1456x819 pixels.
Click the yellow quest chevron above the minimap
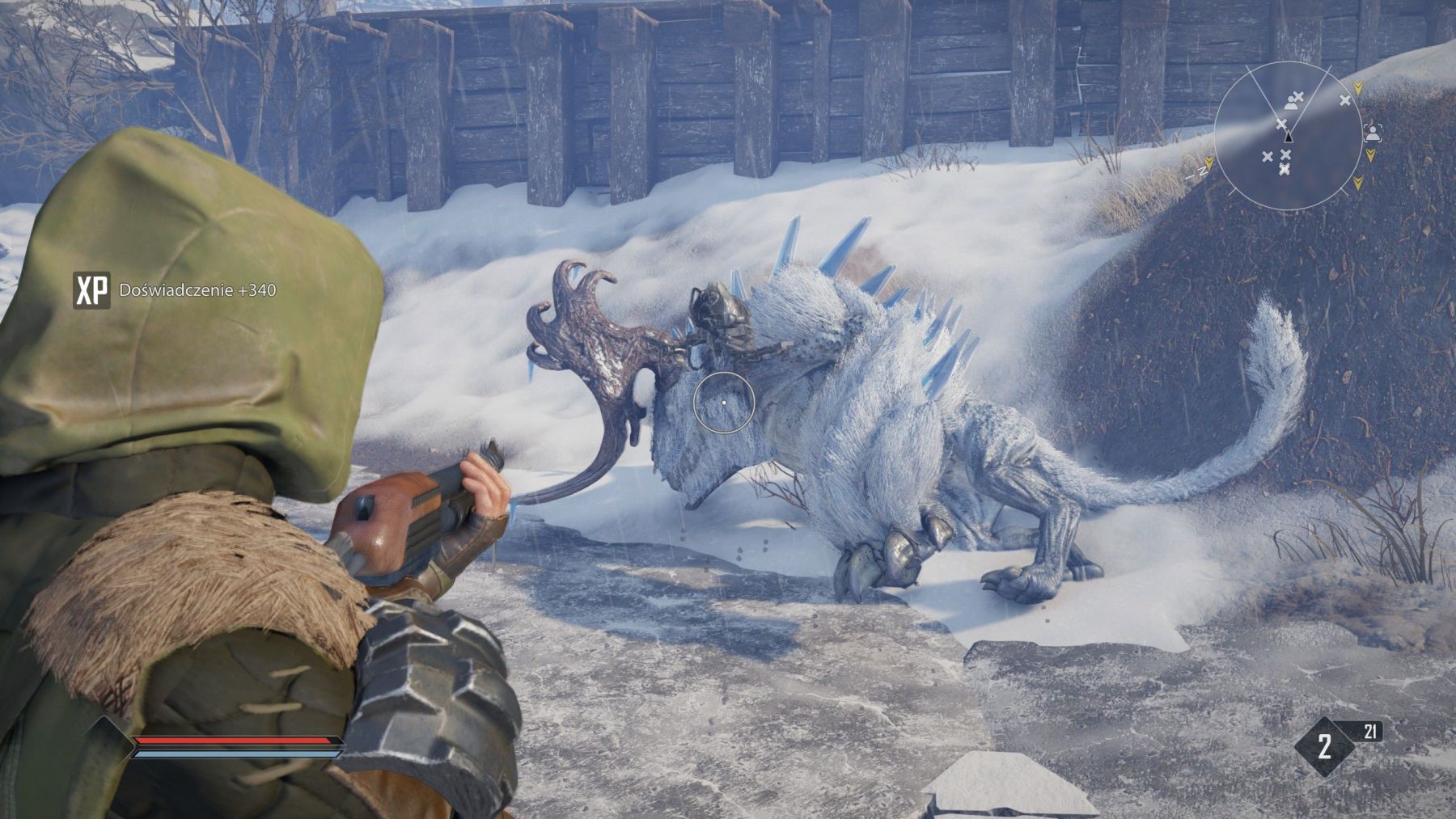[1358, 87]
